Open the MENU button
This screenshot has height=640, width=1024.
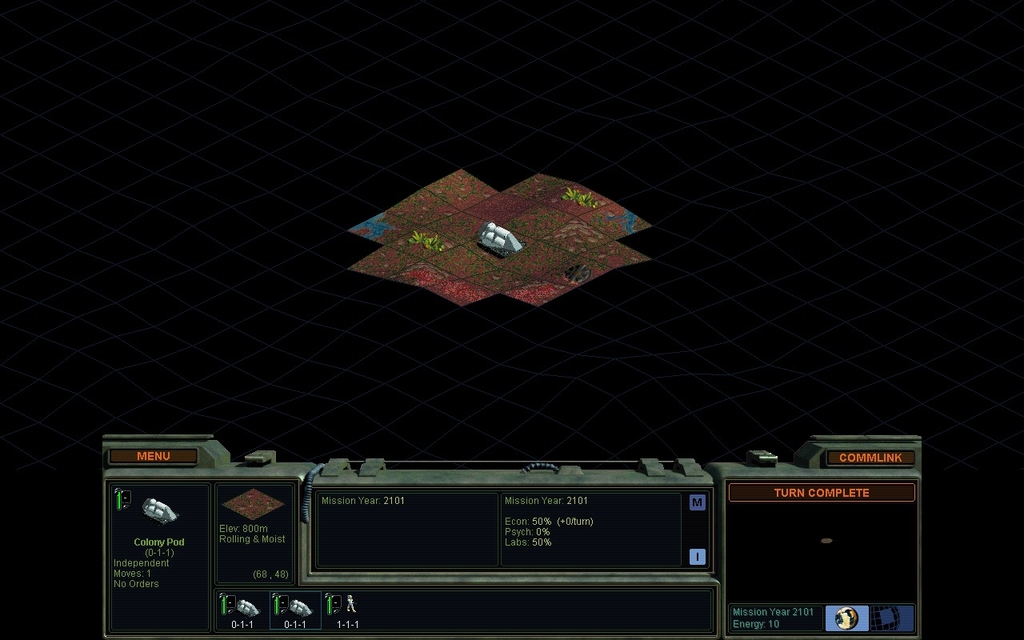pos(153,456)
